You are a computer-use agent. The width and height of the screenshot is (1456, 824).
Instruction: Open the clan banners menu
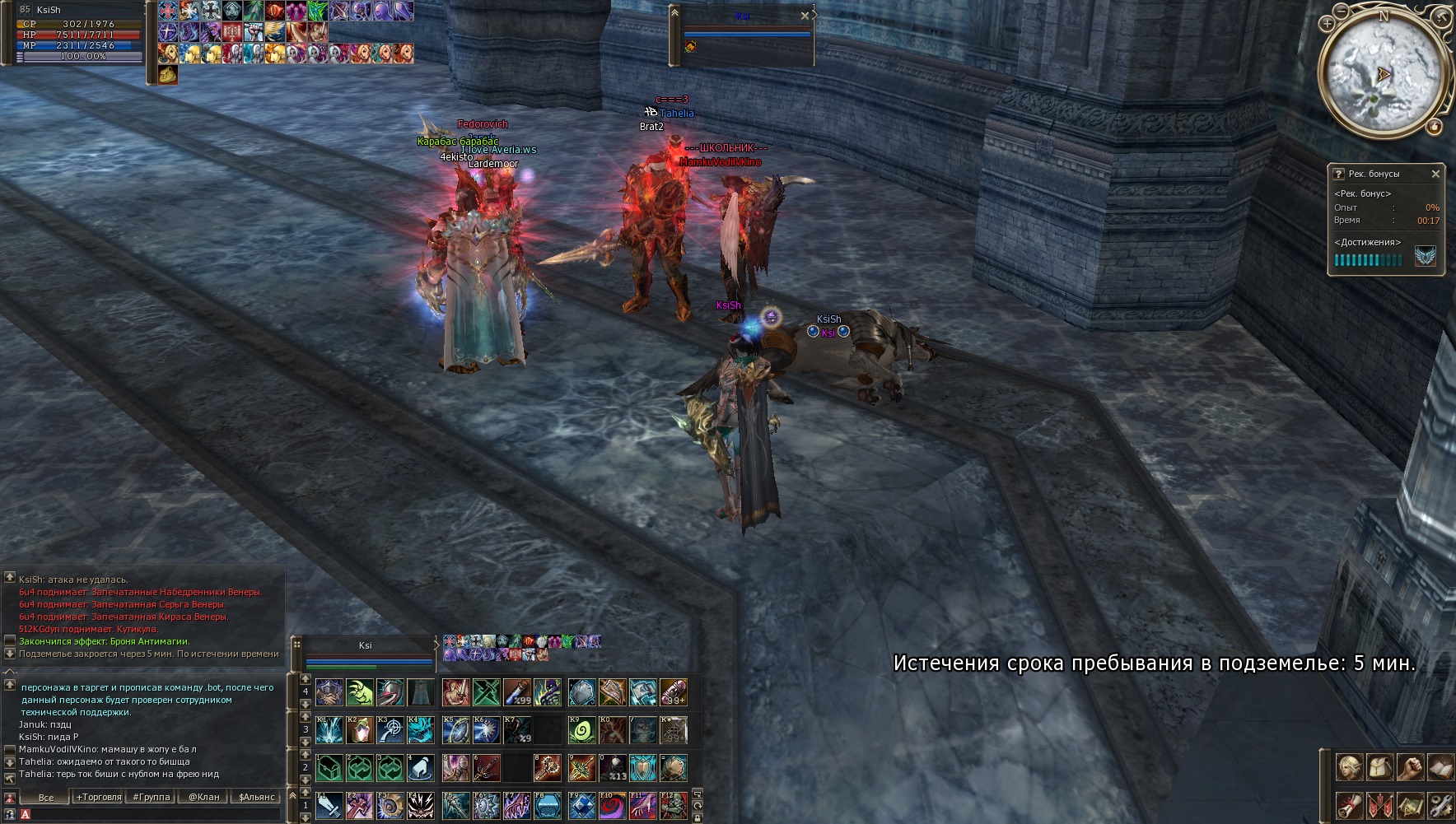(x=1380, y=804)
